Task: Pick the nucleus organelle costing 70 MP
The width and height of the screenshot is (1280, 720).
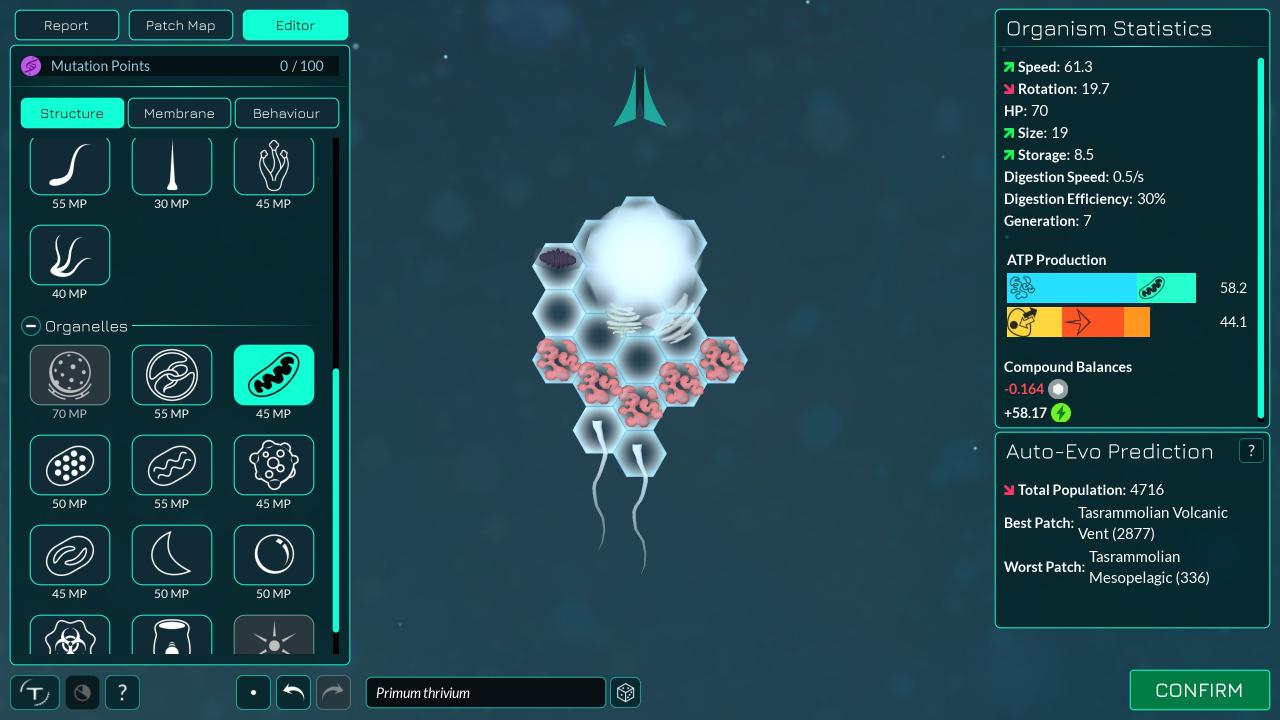Action: [70, 375]
